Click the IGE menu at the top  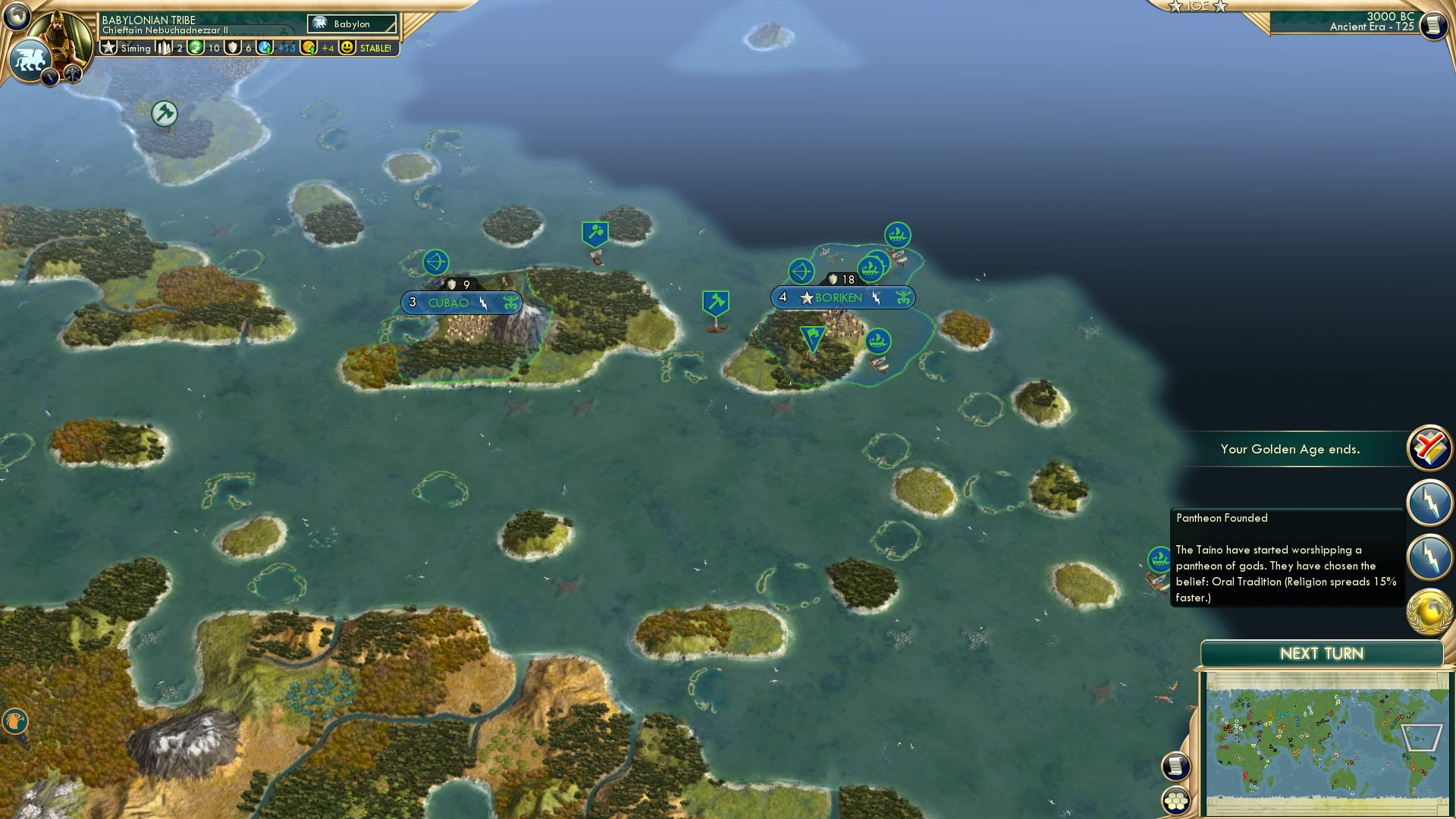point(1197,6)
